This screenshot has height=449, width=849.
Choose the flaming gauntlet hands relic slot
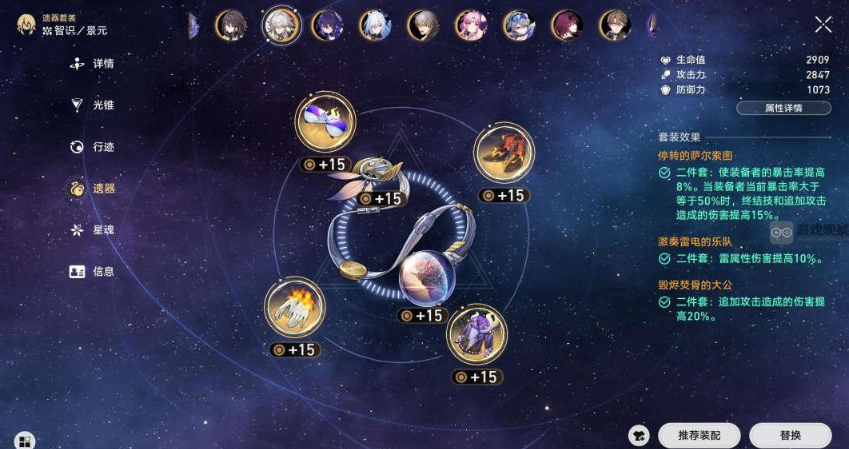(295, 308)
